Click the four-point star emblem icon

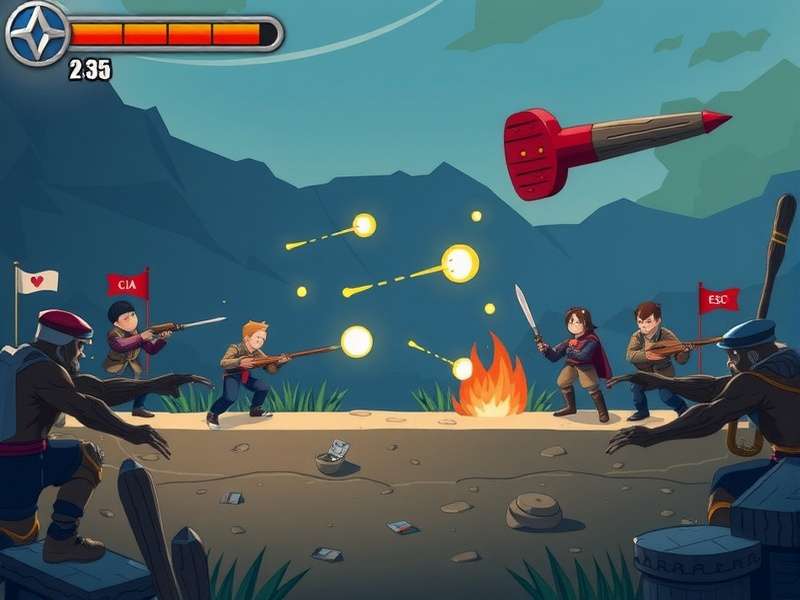coord(37,33)
